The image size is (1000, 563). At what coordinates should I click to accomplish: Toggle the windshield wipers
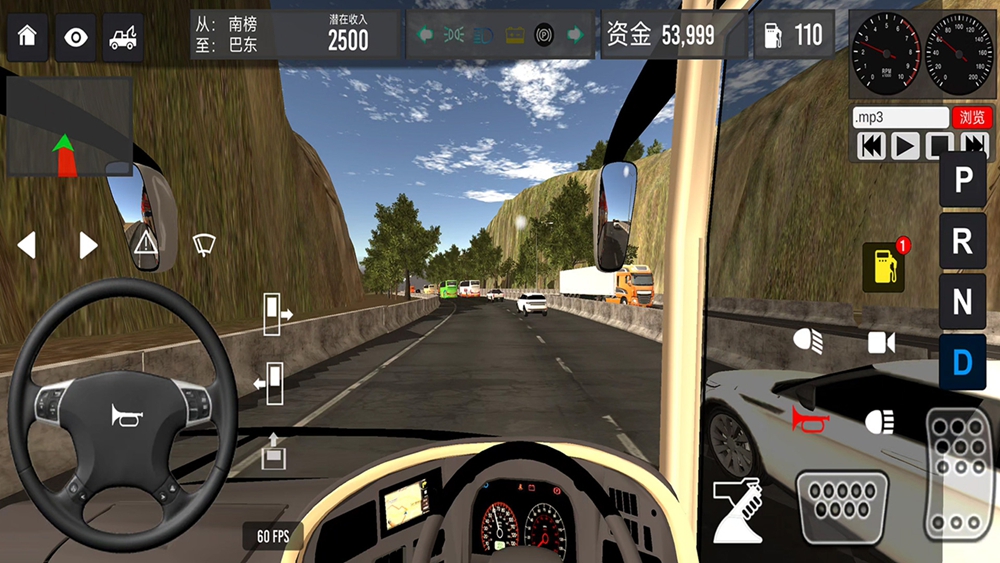(204, 243)
